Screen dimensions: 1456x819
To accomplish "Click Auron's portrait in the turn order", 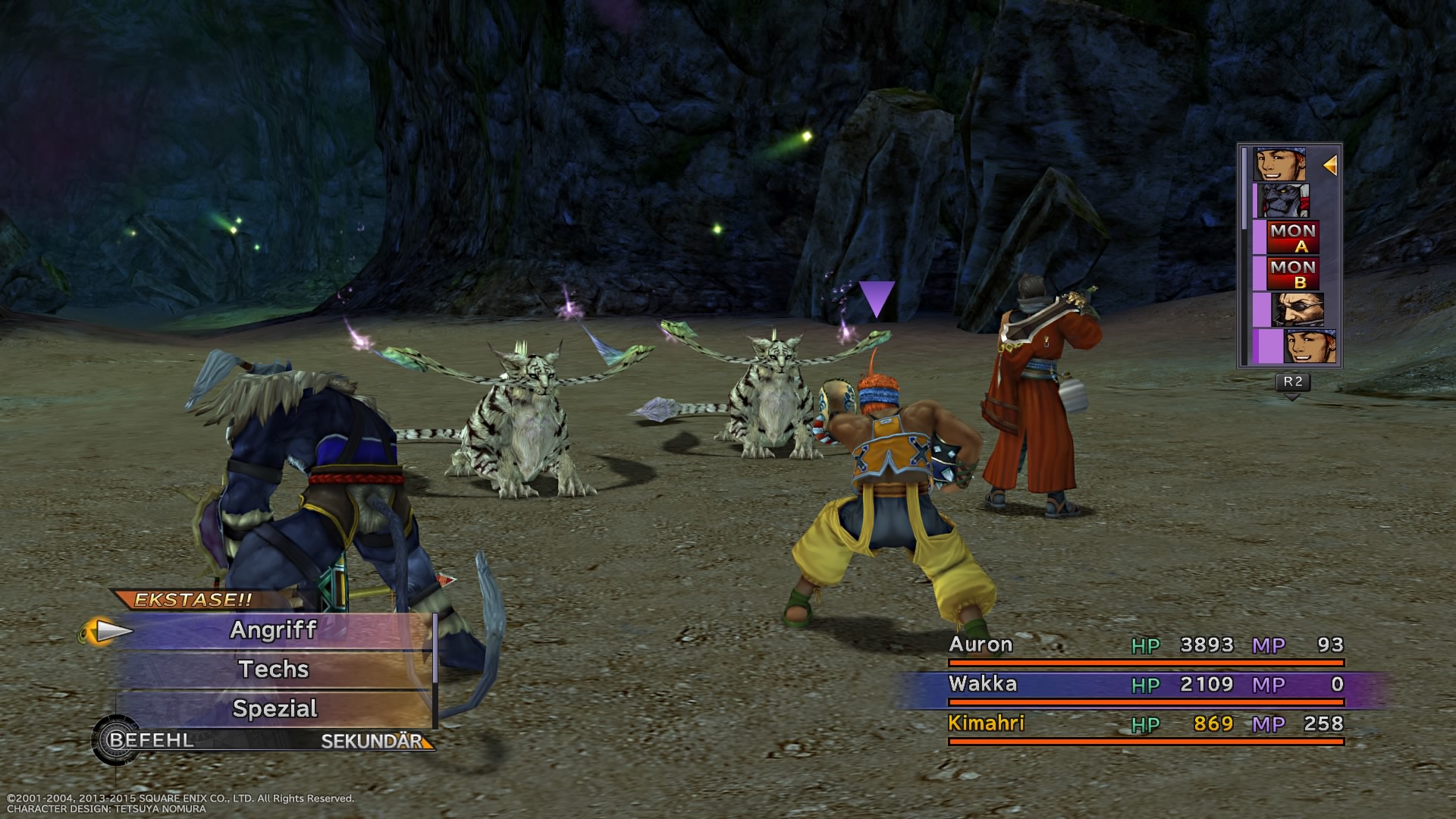I will tap(1297, 310).
